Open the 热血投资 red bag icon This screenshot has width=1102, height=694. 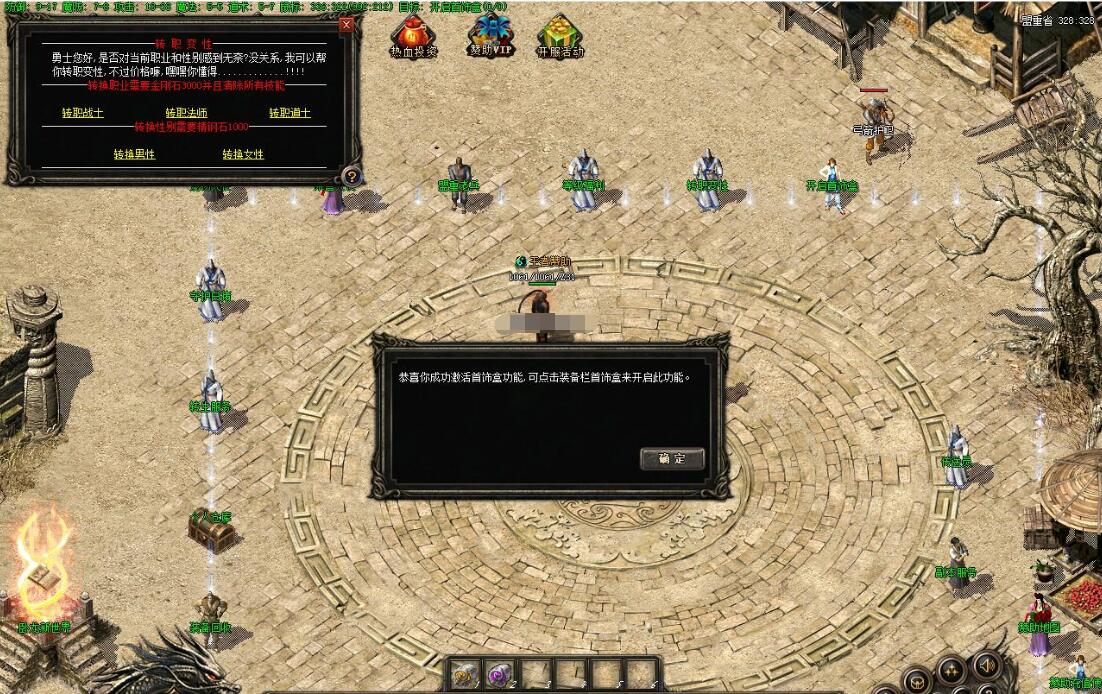[413, 35]
